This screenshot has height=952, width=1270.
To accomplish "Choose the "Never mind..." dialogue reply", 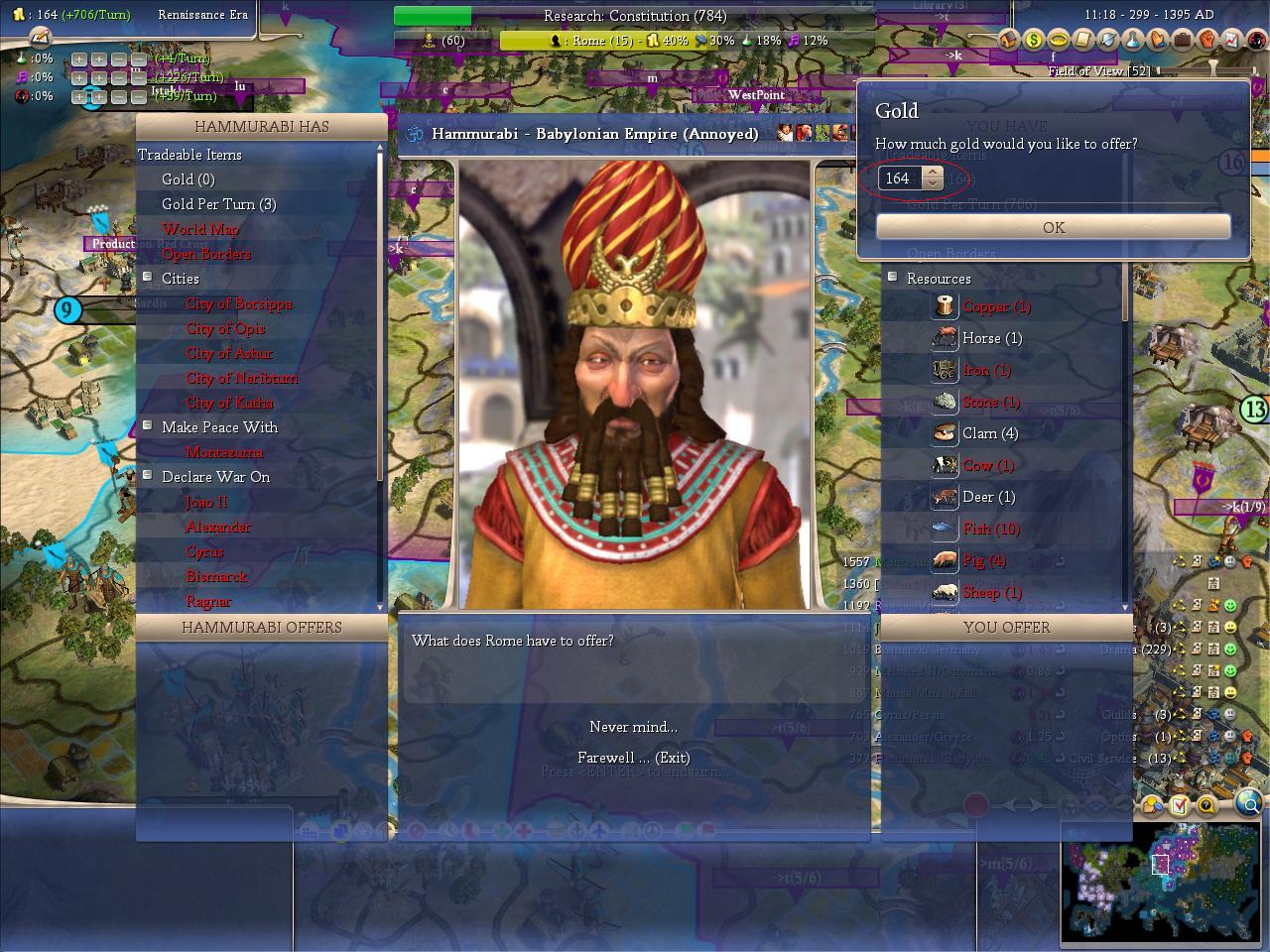I will tap(633, 727).
